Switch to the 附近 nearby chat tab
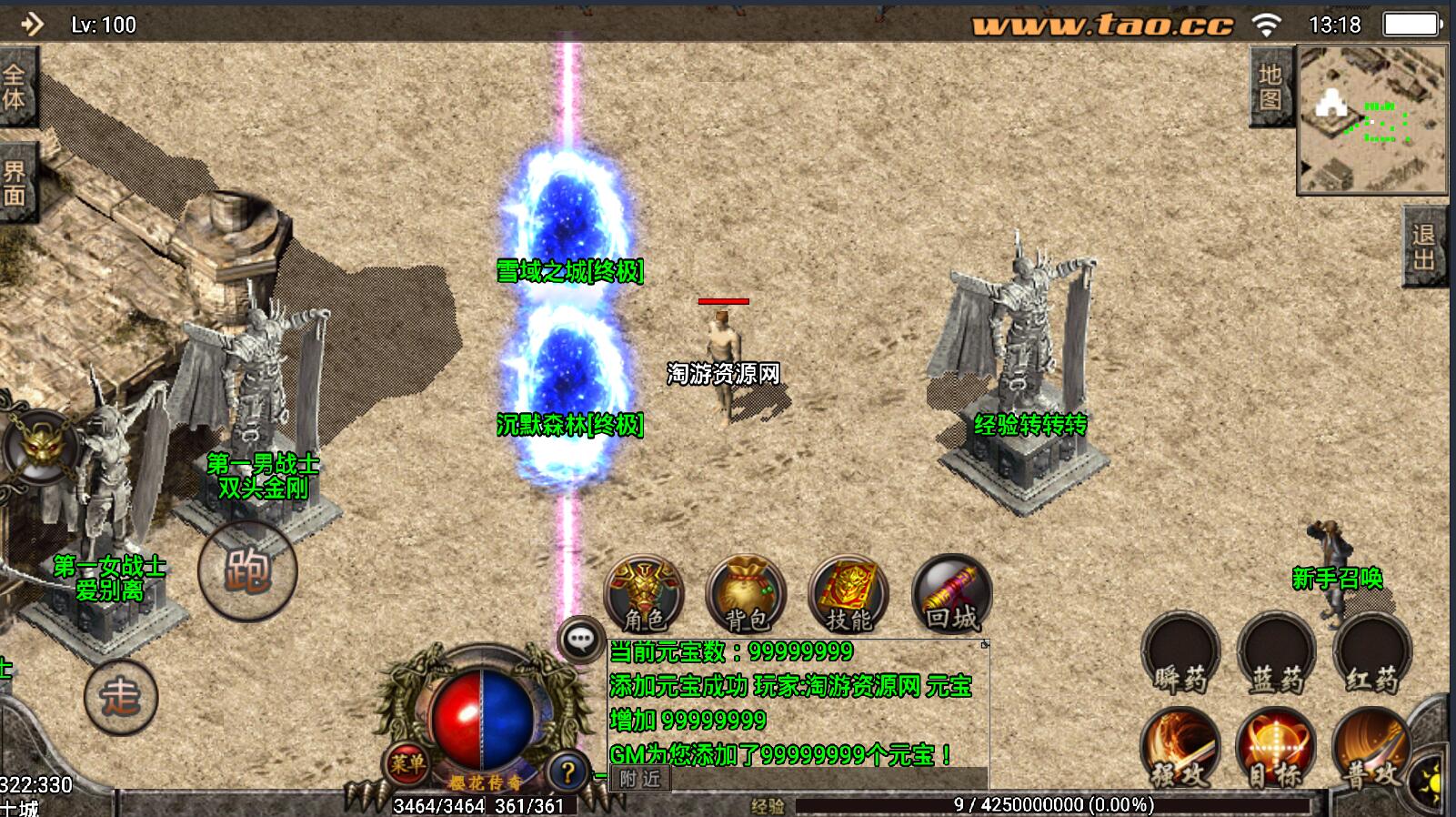The height and width of the screenshot is (817, 1456). pos(640,779)
